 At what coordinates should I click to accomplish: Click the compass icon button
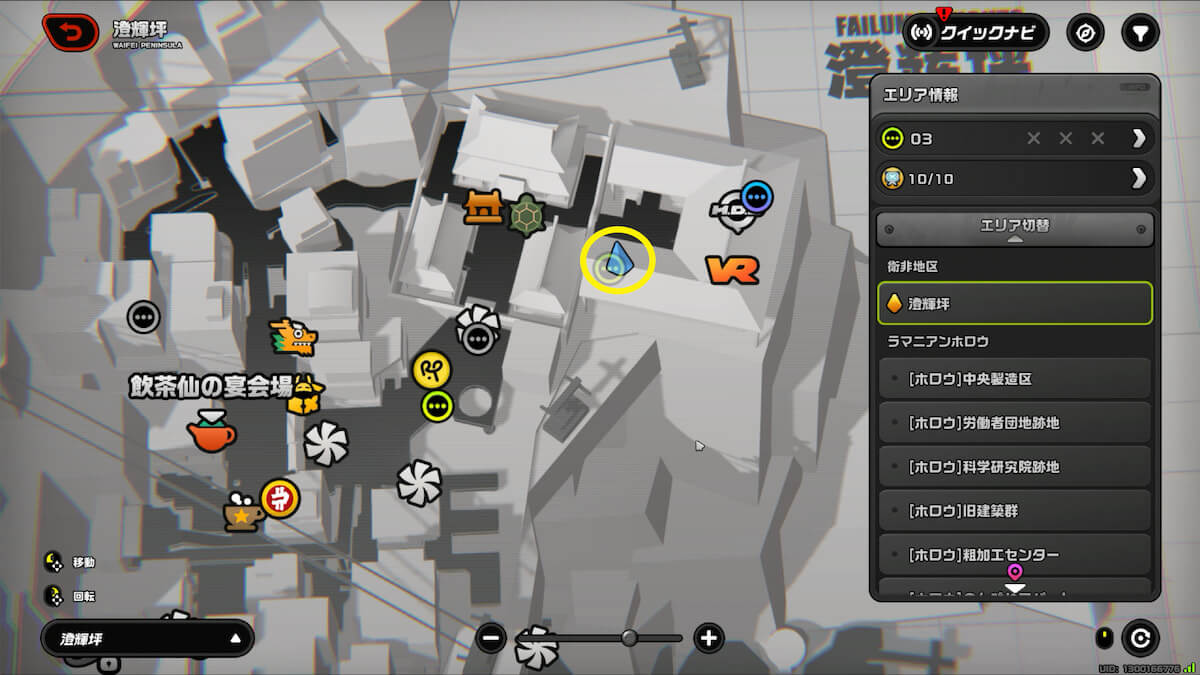click(1085, 33)
